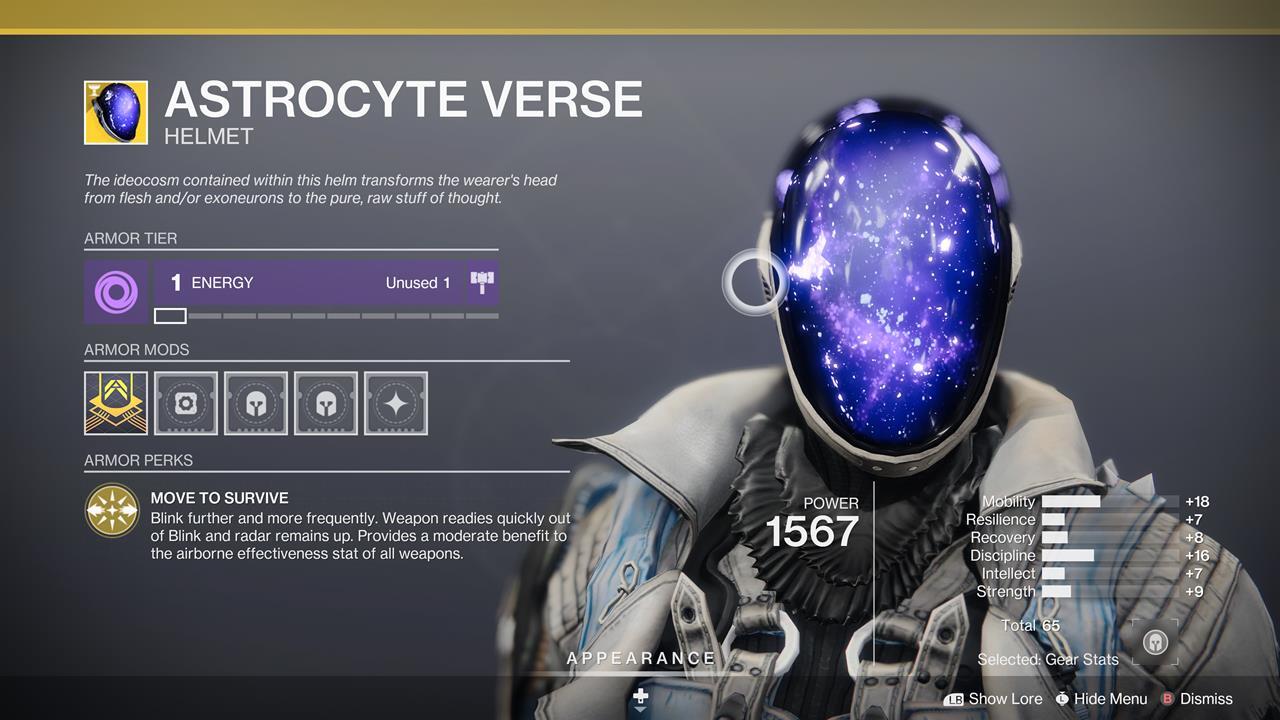Screen dimensions: 1280x720
Task: Expand the bottom navigation arrow
Action: (x=640, y=702)
